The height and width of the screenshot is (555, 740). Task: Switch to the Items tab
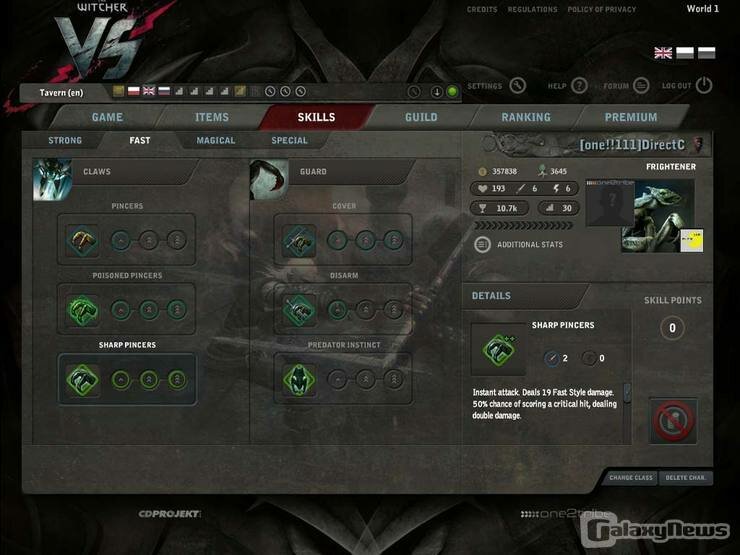(x=211, y=117)
